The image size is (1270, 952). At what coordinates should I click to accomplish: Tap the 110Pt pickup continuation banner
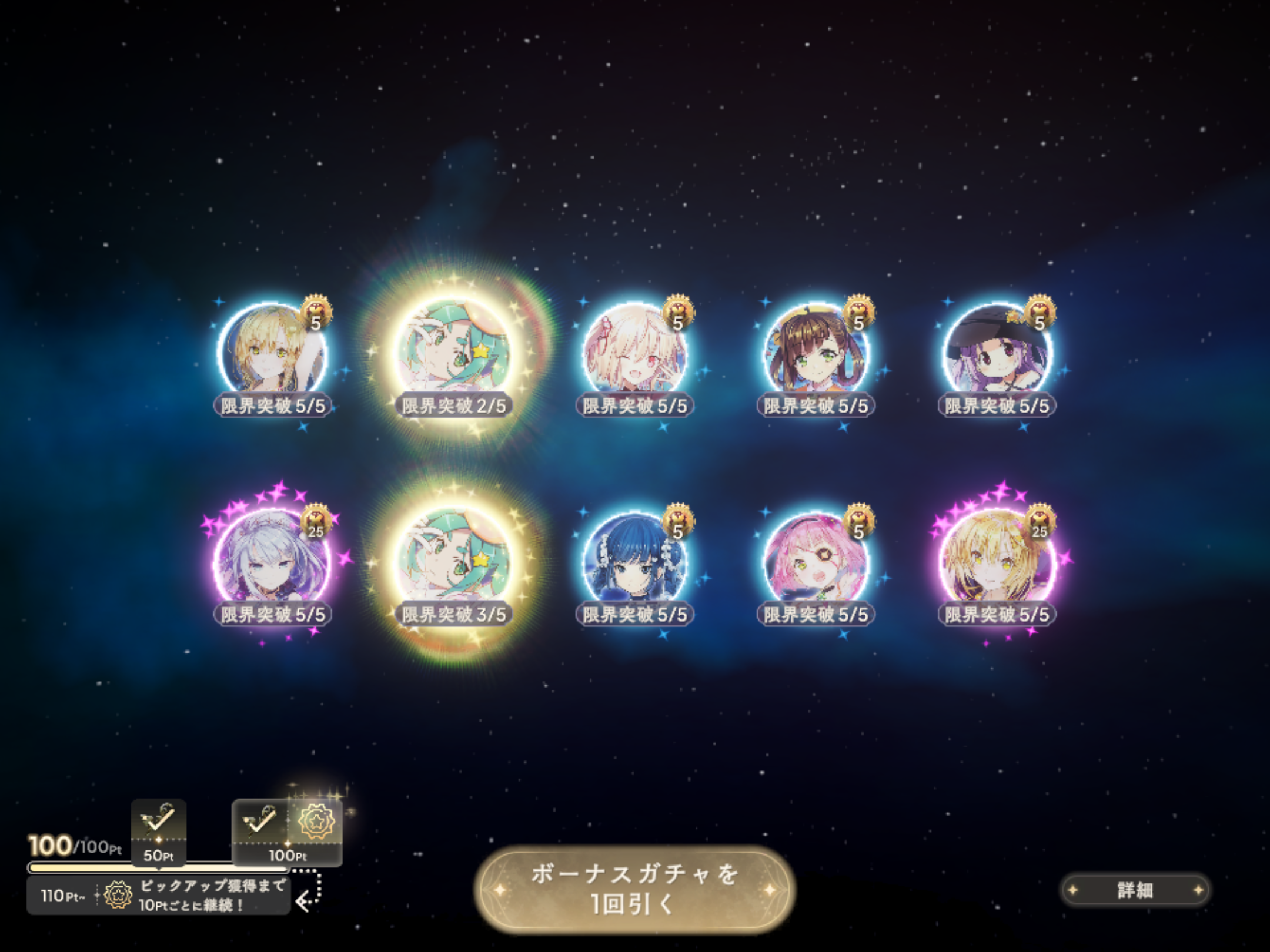(x=159, y=896)
